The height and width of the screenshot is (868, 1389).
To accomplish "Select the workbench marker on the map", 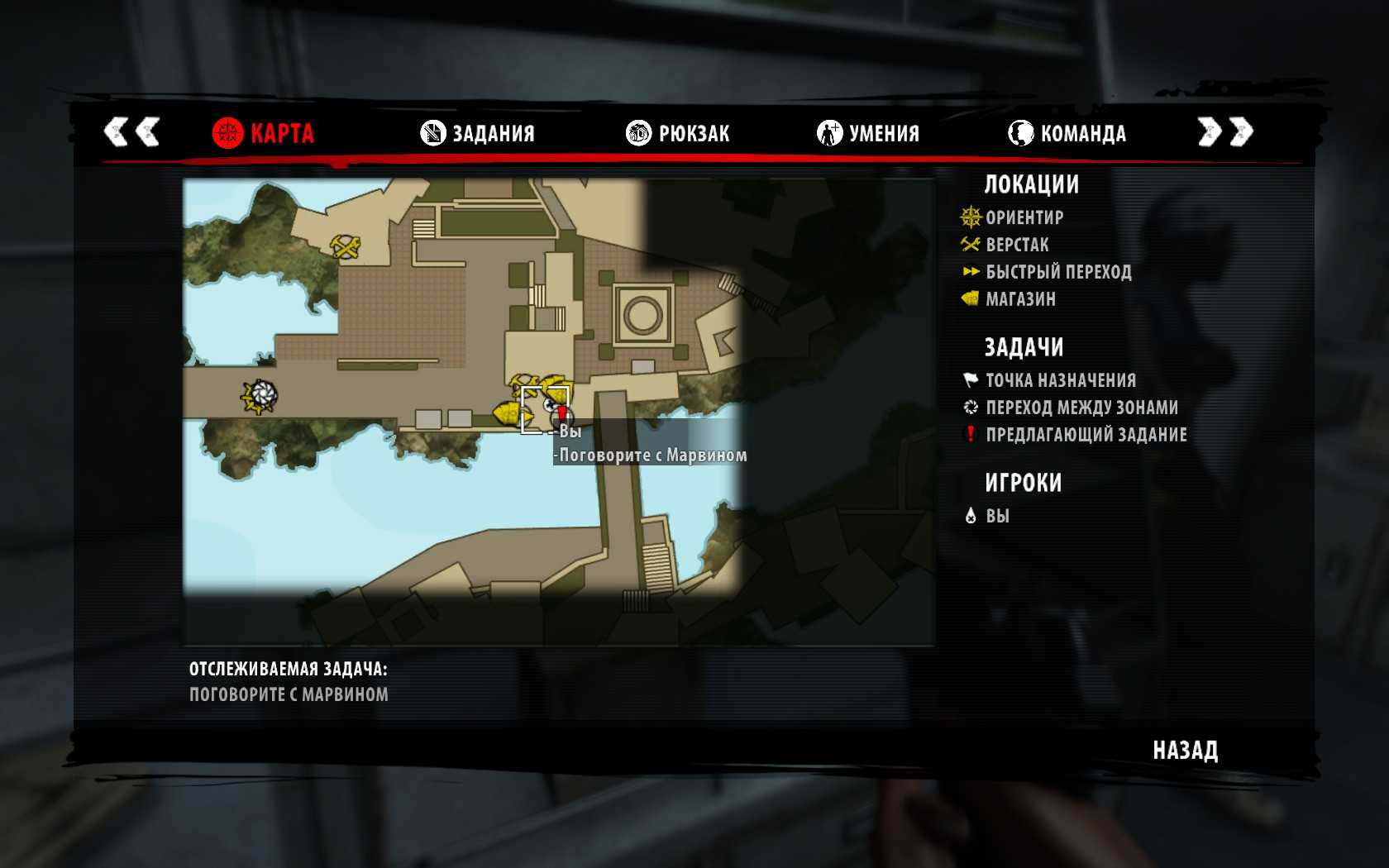I will 346,246.
